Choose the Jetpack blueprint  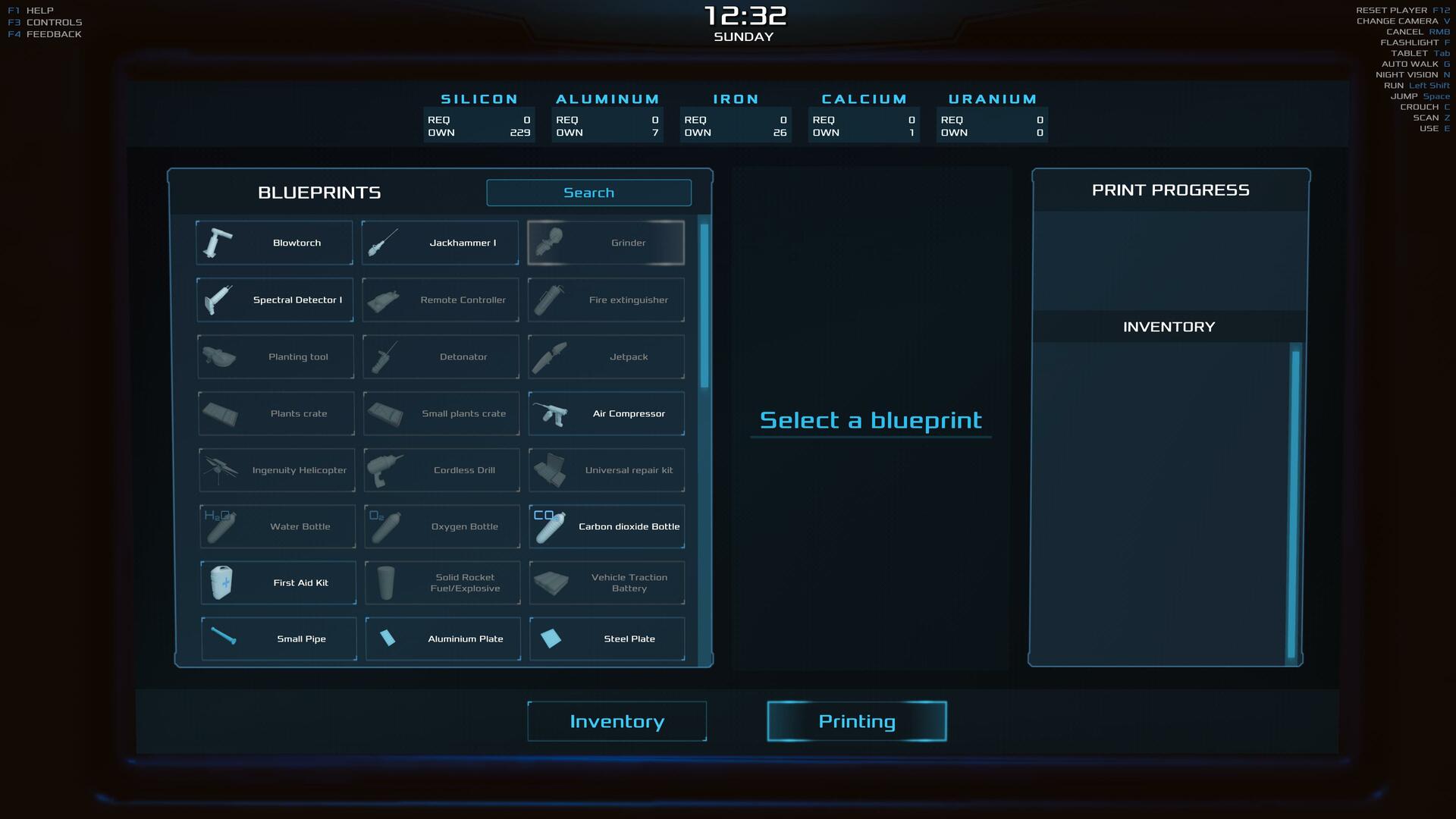(606, 356)
